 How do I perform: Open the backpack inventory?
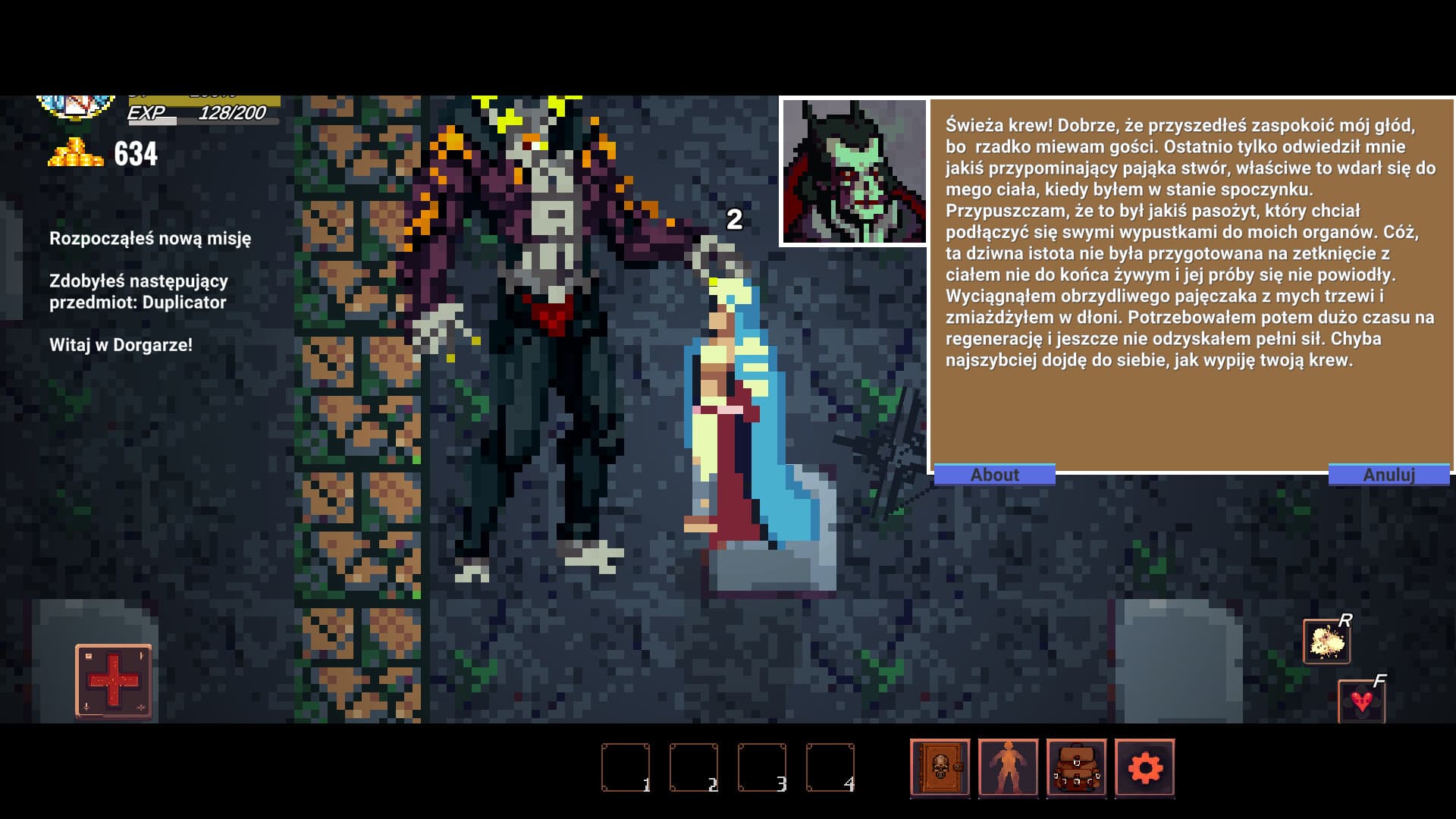(x=1075, y=769)
